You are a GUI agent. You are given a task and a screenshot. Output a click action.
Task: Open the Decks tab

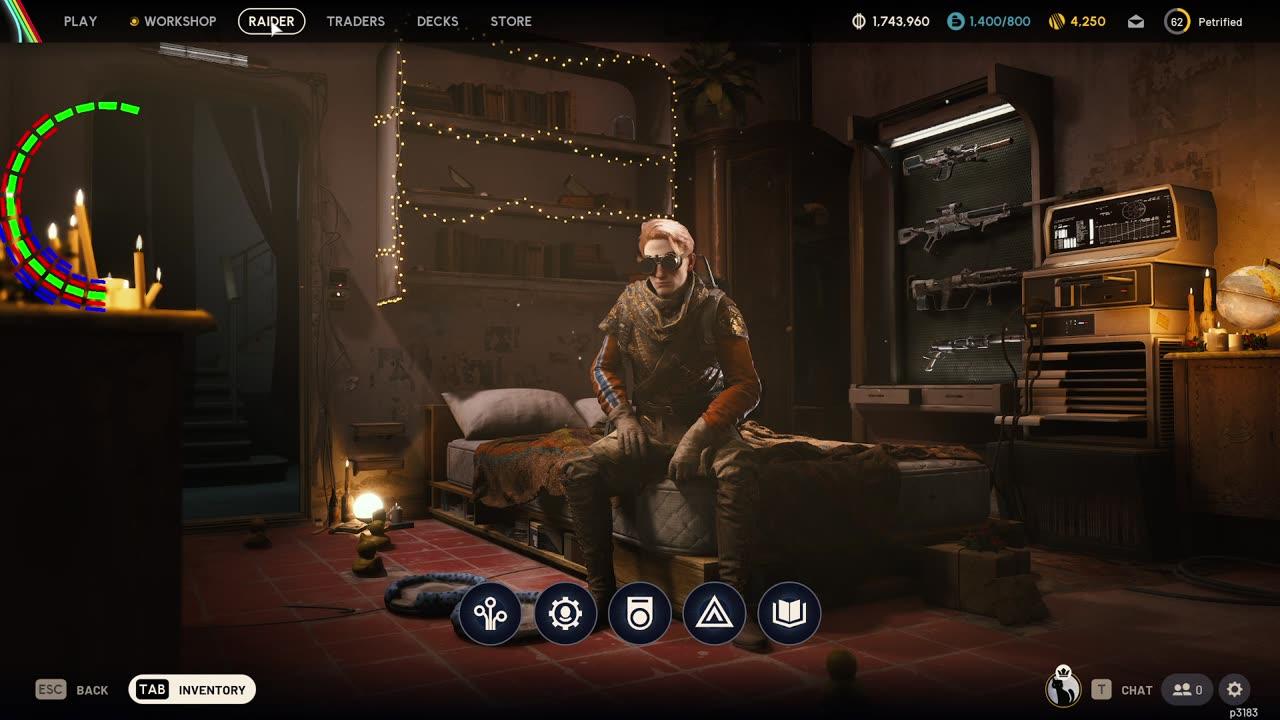[437, 21]
